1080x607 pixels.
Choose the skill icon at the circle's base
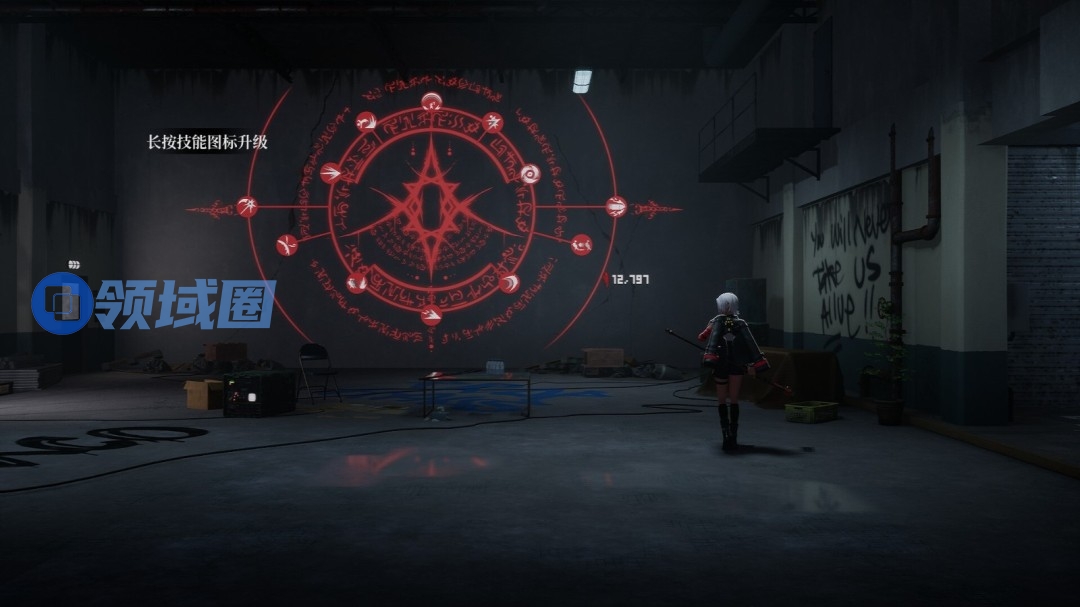pos(431,316)
